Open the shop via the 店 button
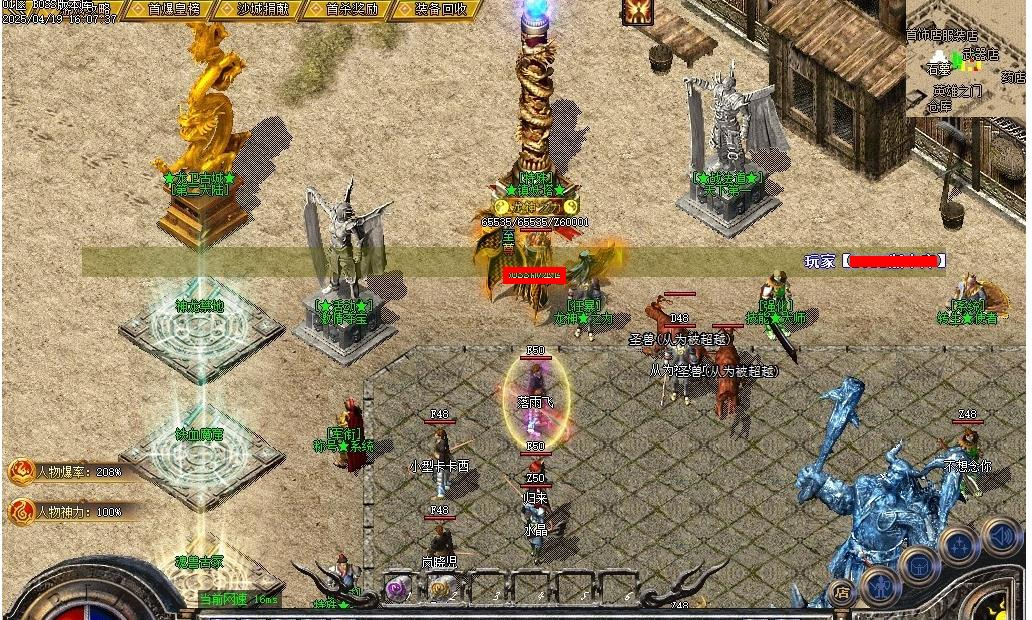Viewport: 1032px width, 620px height. pos(842,592)
